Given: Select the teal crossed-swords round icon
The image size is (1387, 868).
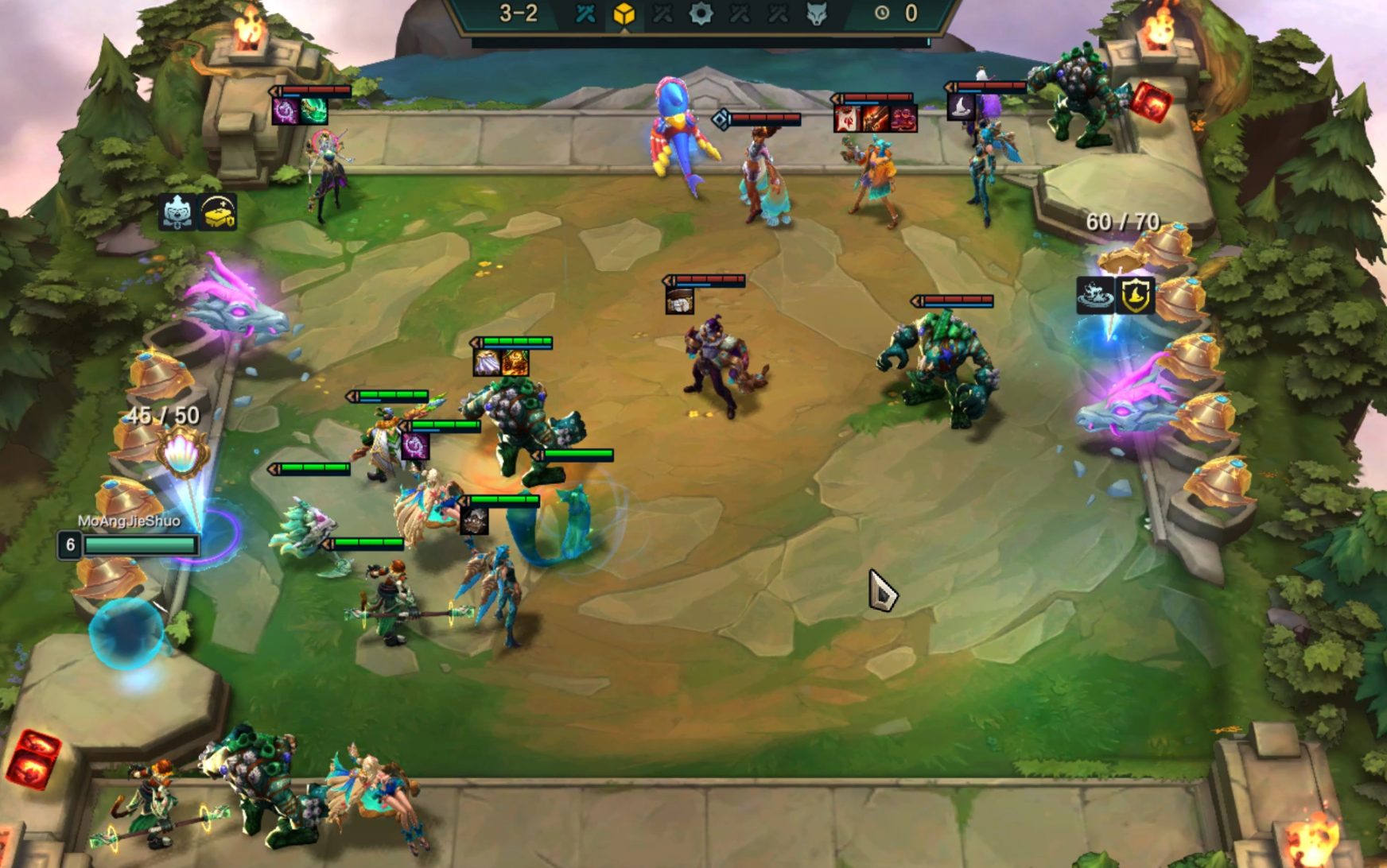Looking at the screenshot, I should point(585,14).
